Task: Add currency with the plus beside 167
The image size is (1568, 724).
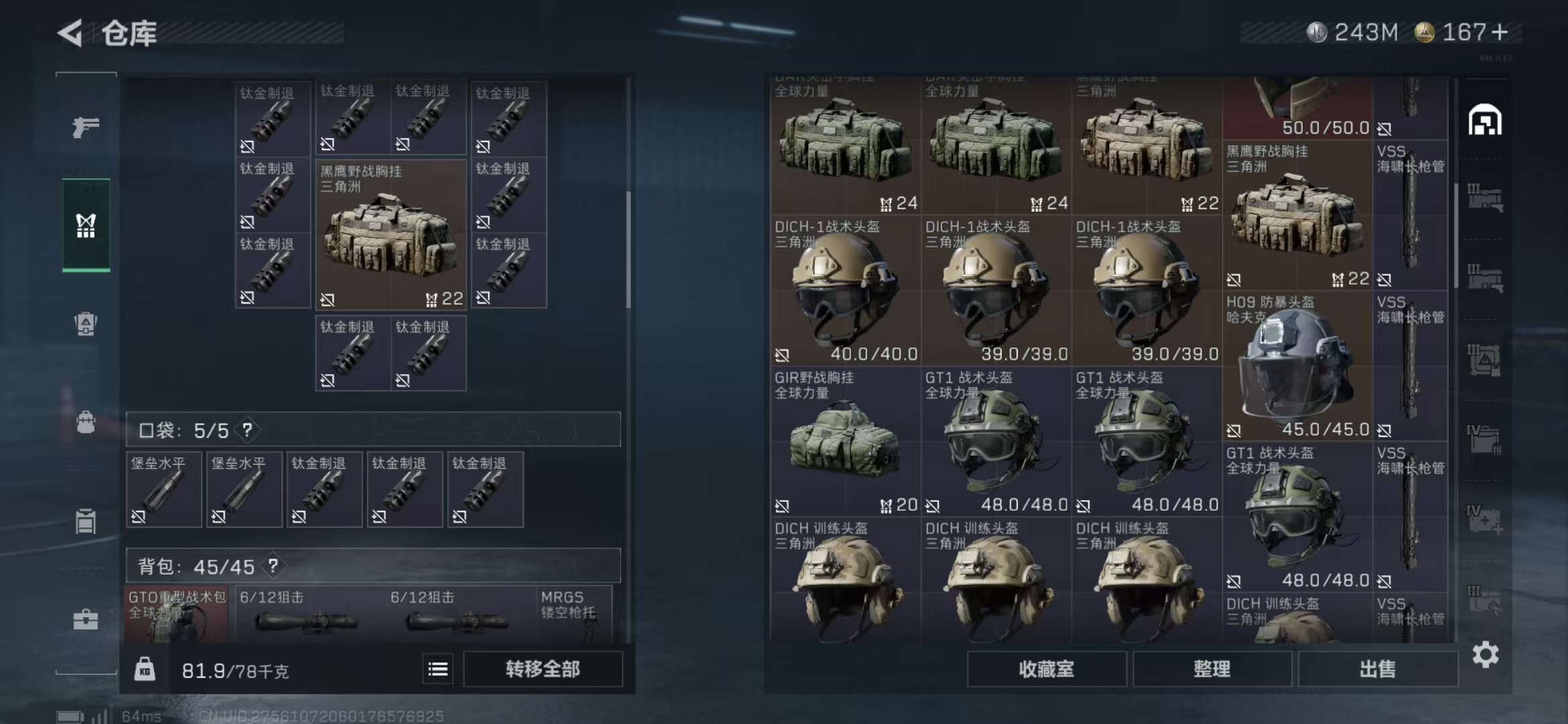Action: click(1500, 32)
